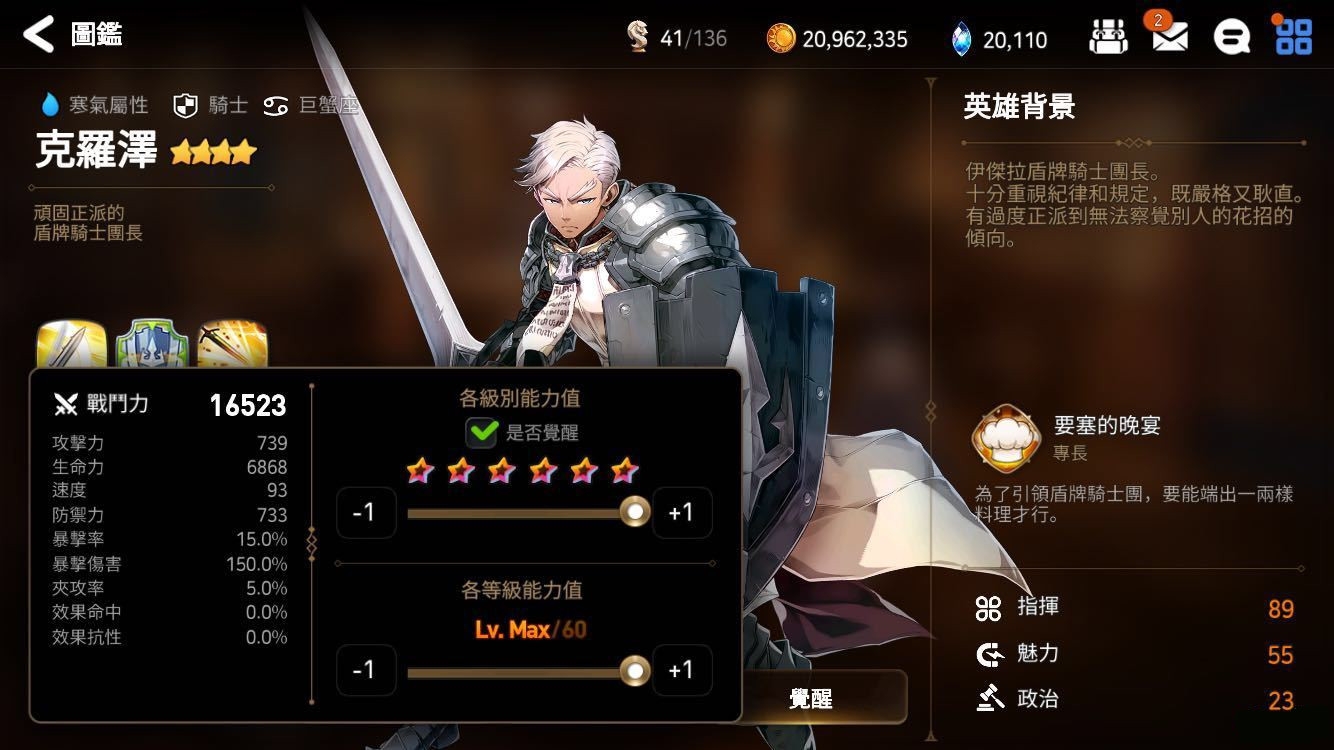Tap the gold coin currency icon
Screen dimensions: 1334x750
click(781, 39)
